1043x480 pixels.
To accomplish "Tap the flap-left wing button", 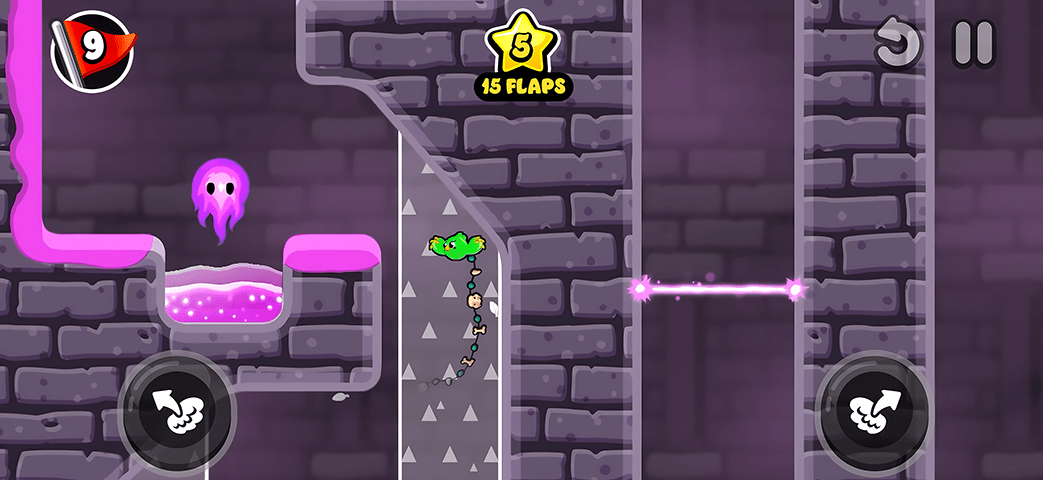I will coord(176,408).
